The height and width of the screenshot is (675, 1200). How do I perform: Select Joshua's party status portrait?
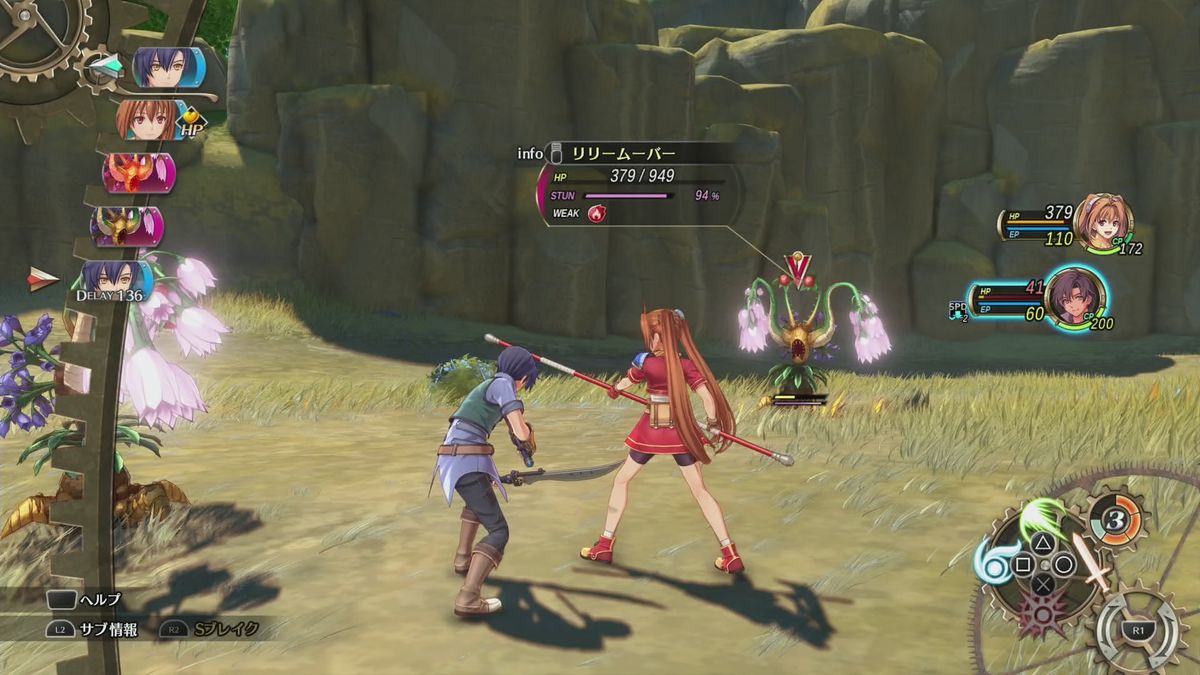[x=1074, y=294]
